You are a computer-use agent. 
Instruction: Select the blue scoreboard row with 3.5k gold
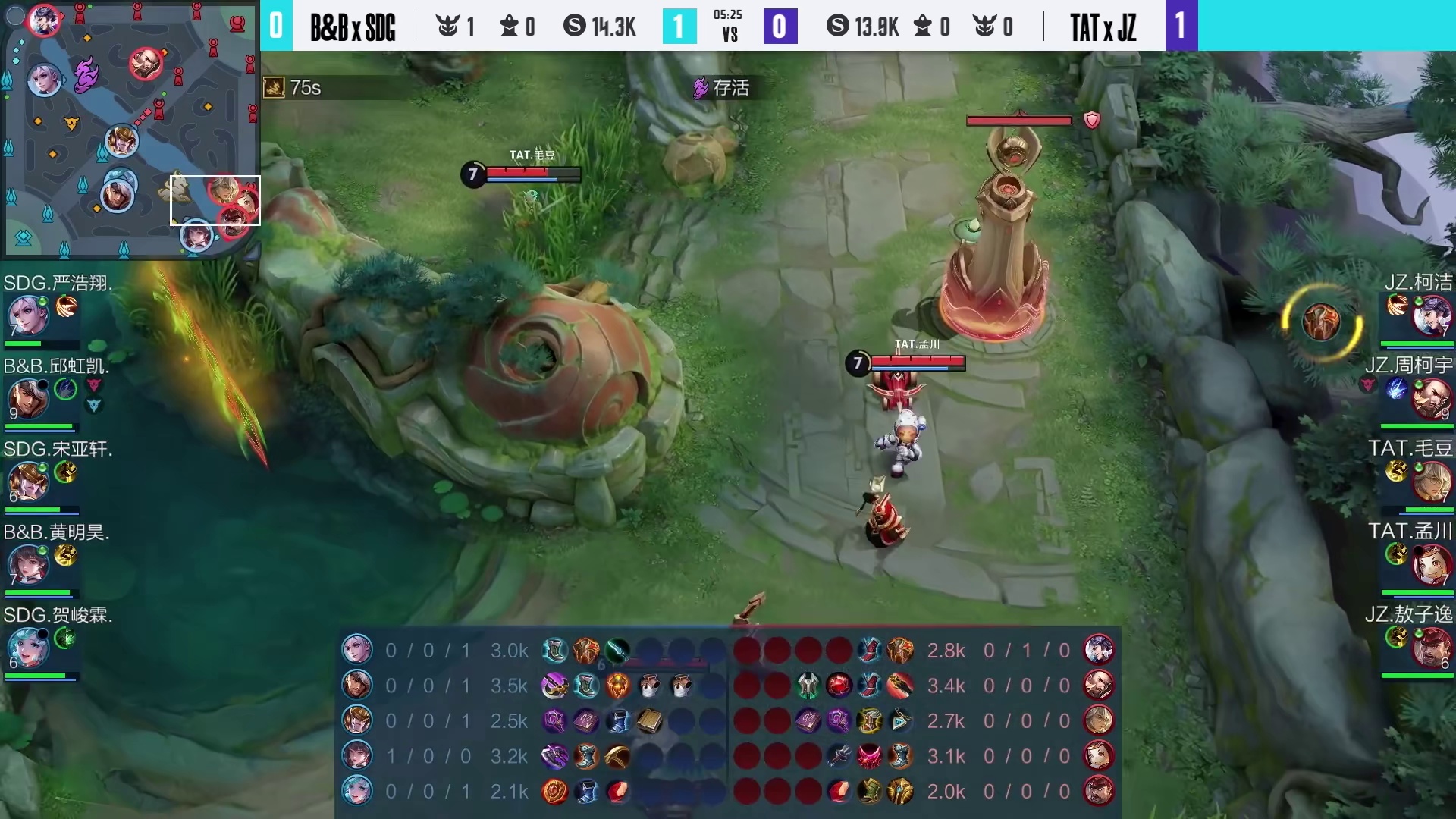[x=531, y=686]
